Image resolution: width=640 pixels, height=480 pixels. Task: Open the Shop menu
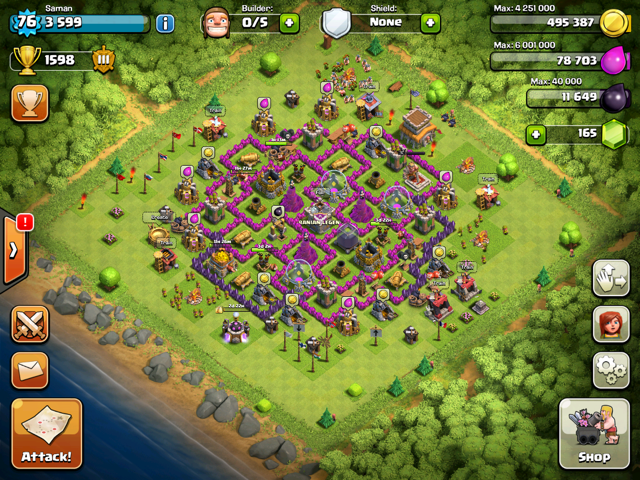click(594, 434)
